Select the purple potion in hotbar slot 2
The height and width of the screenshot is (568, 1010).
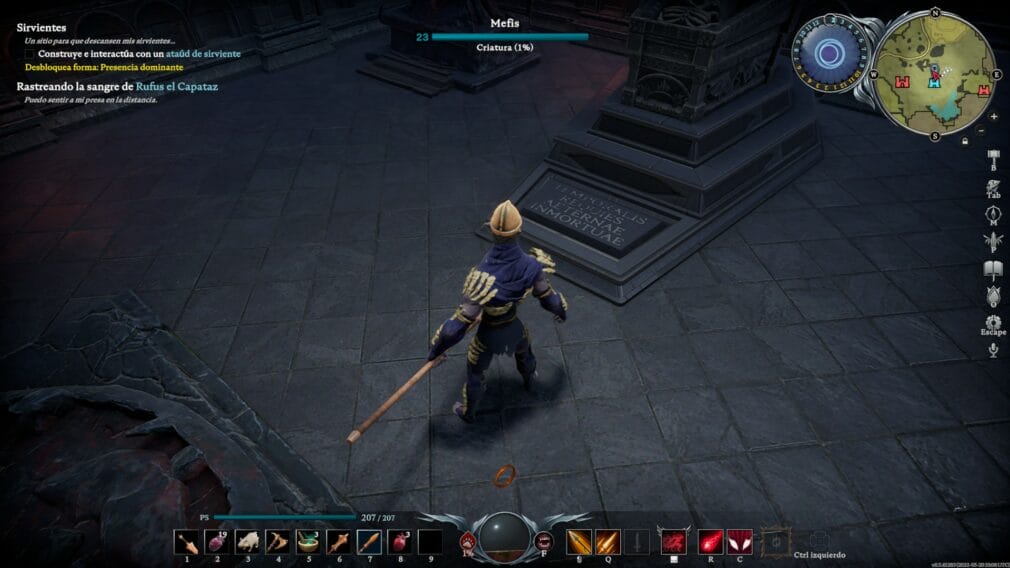[x=218, y=541]
